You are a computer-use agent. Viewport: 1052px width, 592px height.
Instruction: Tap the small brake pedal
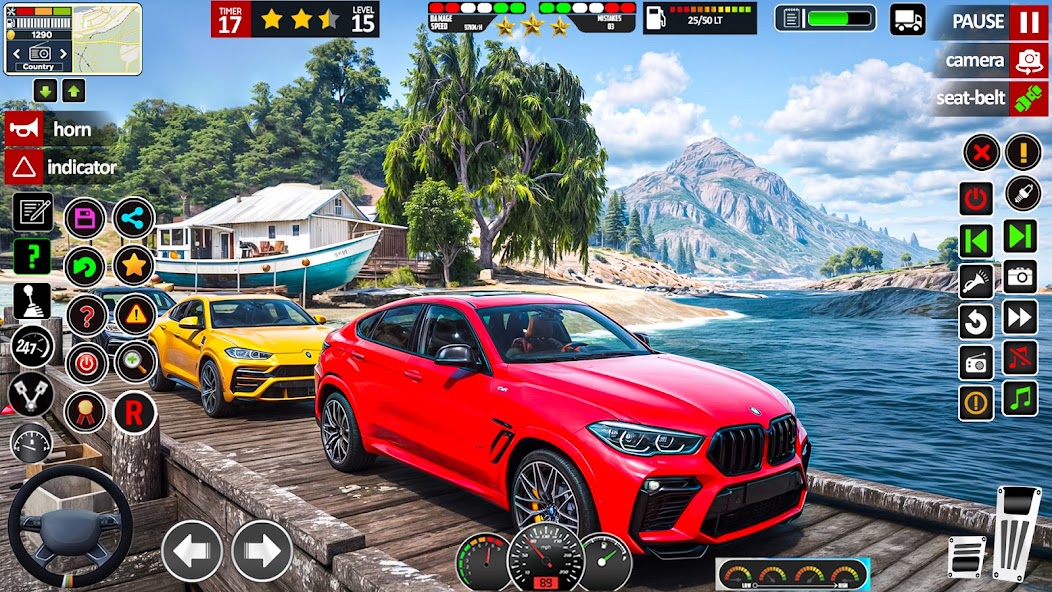[x=966, y=556]
